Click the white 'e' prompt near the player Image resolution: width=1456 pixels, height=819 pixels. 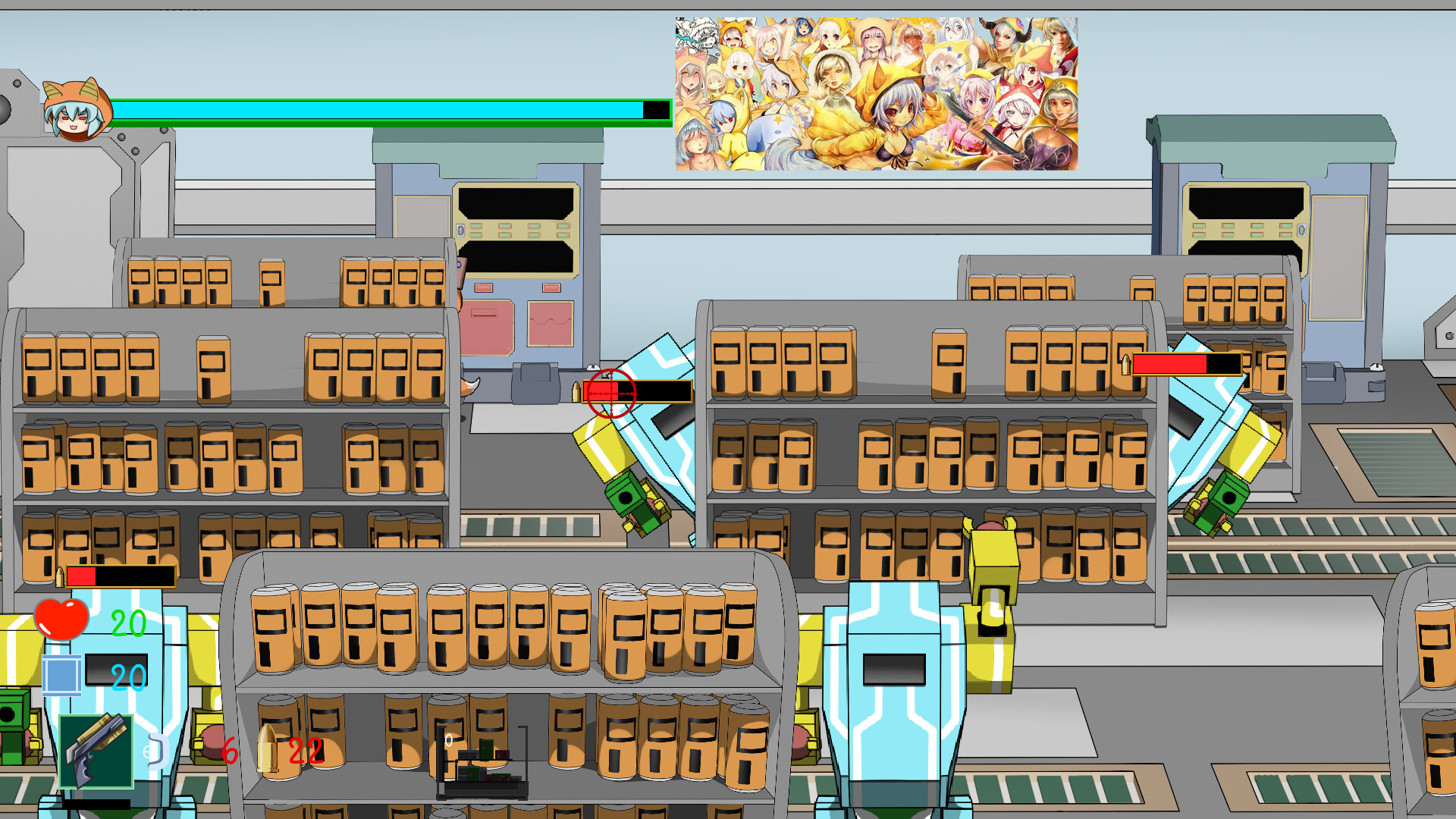pos(150,752)
